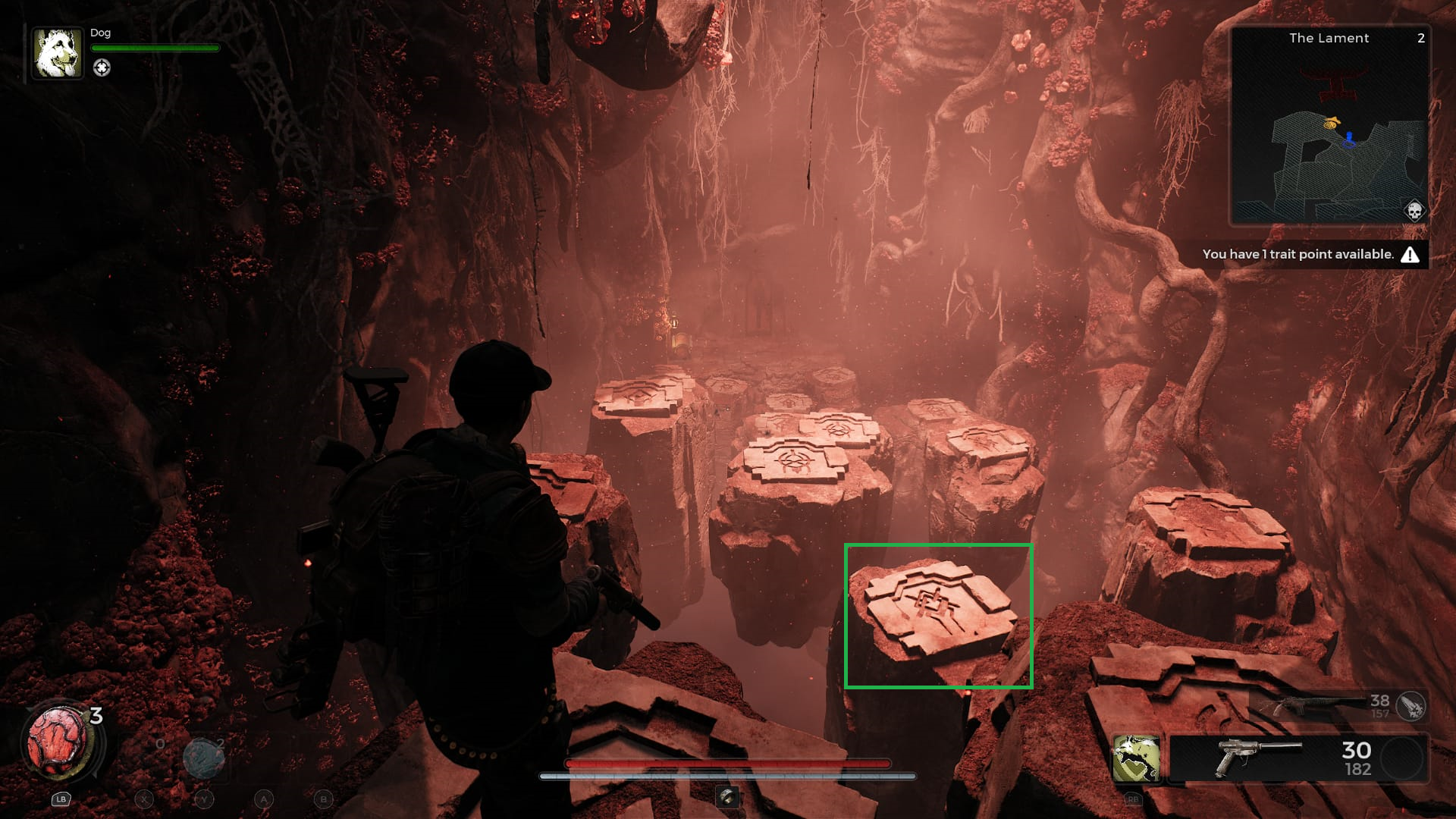Toggle the blue player marker on the minimap
Image resolution: width=1456 pixels, height=819 pixels.
pyautogui.click(x=1349, y=137)
